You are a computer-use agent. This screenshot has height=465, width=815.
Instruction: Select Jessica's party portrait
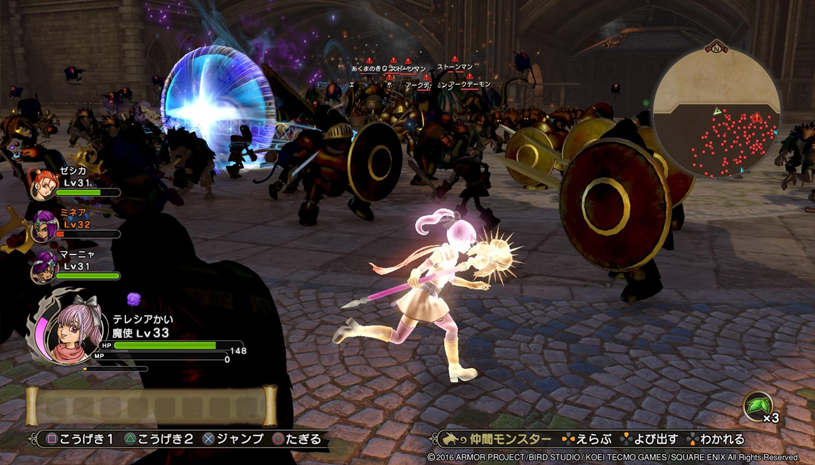pyautogui.click(x=43, y=183)
